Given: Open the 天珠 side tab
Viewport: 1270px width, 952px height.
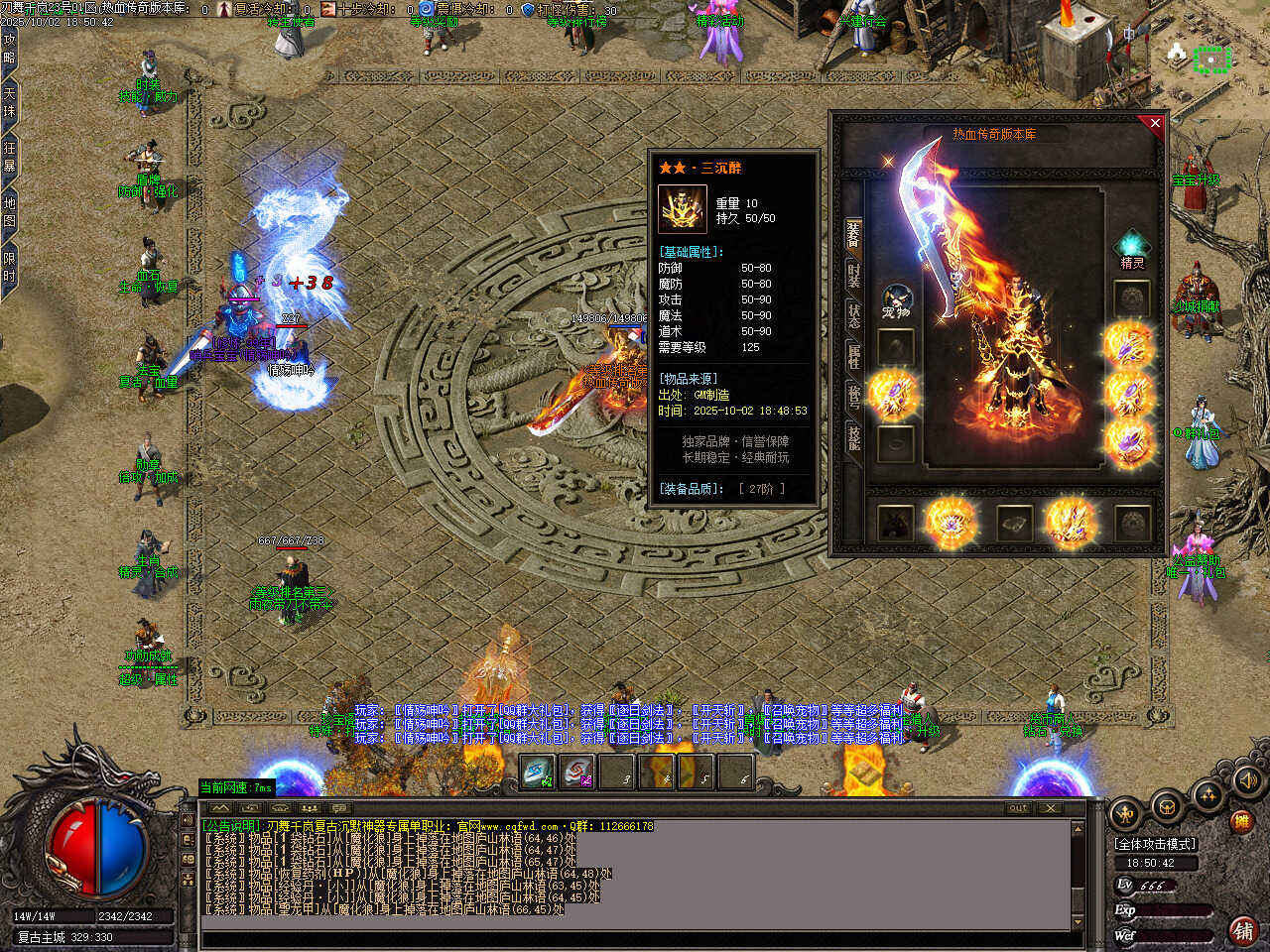Looking at the screenshot, I should click(x=10, y=101).
